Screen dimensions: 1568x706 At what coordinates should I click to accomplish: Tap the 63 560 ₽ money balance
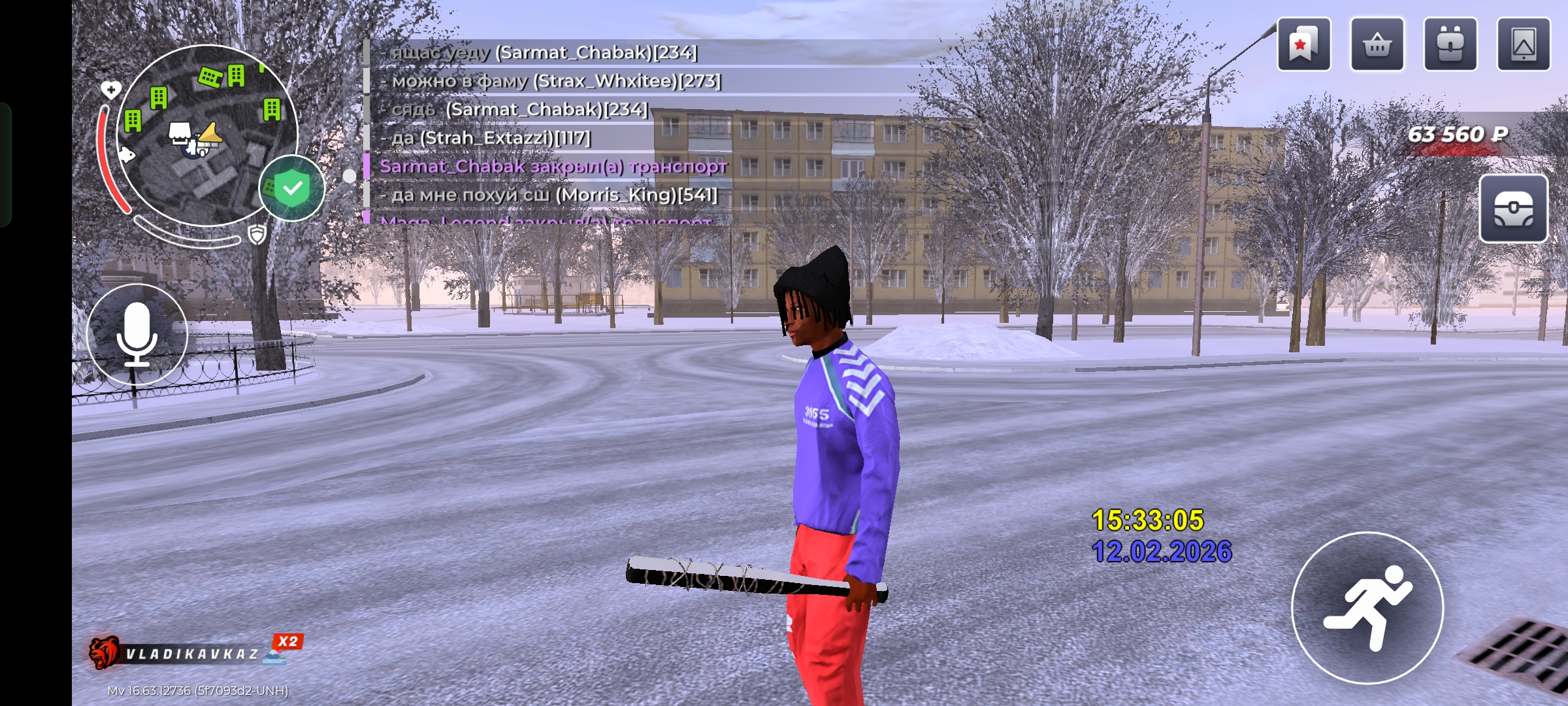(x=1457, y=135)
